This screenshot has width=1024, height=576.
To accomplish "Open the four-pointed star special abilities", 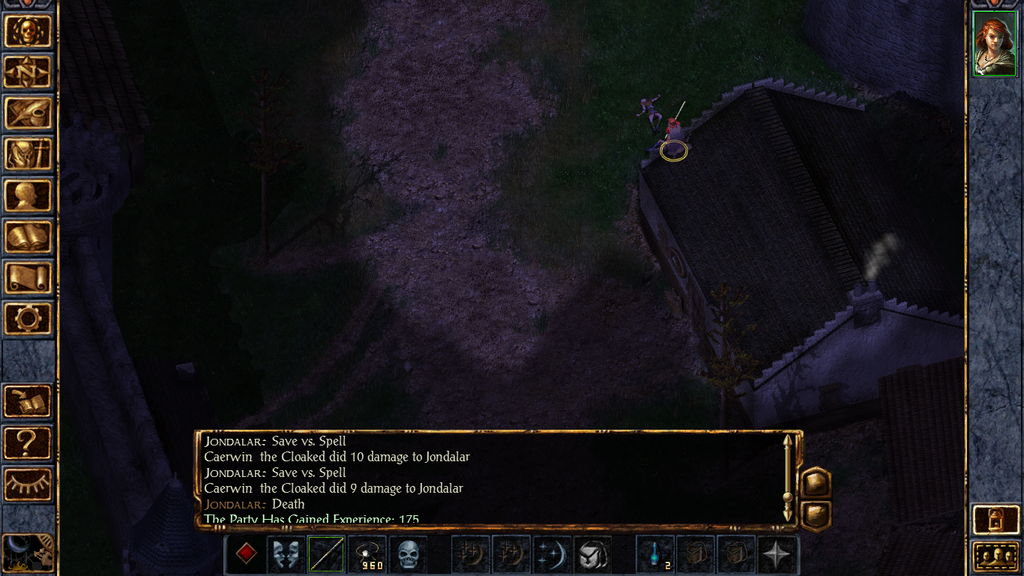I will [777, 554].
